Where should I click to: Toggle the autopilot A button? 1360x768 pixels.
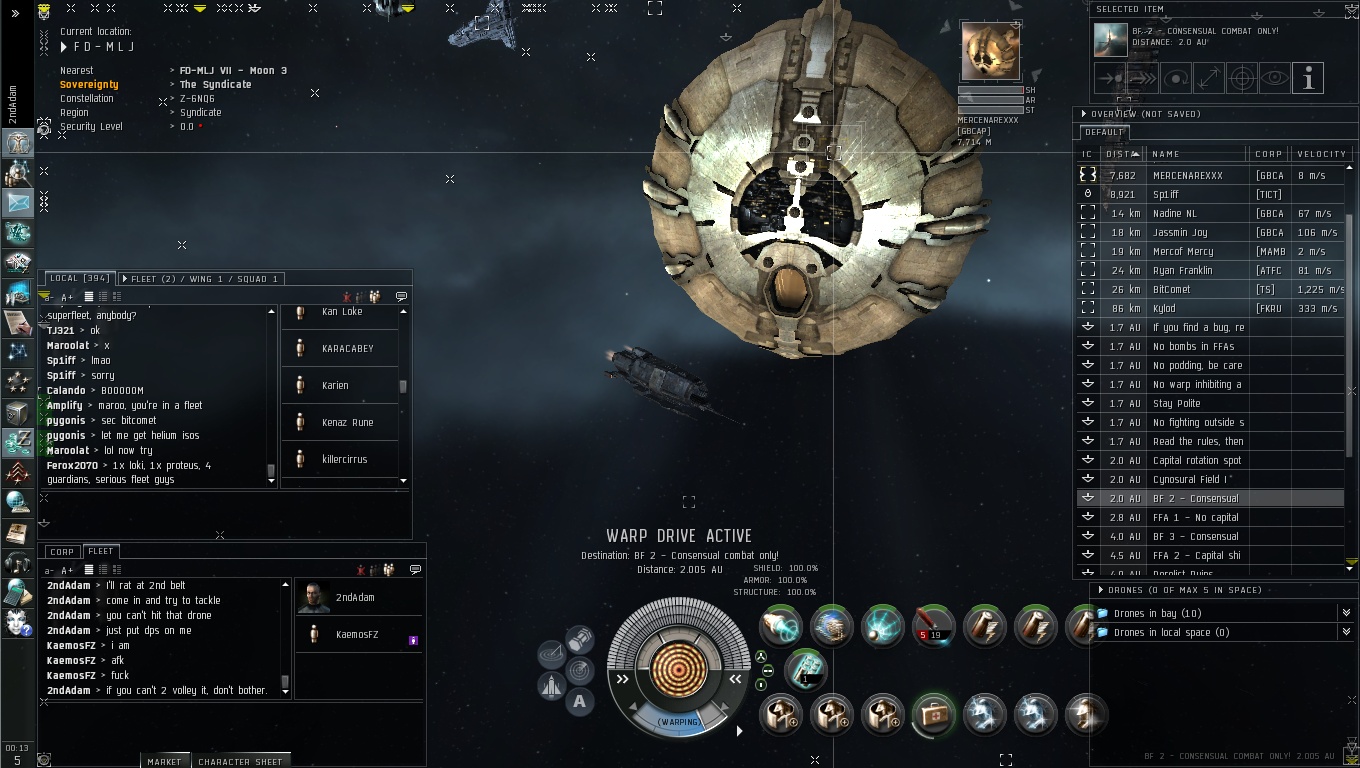[x=579, y=702]
